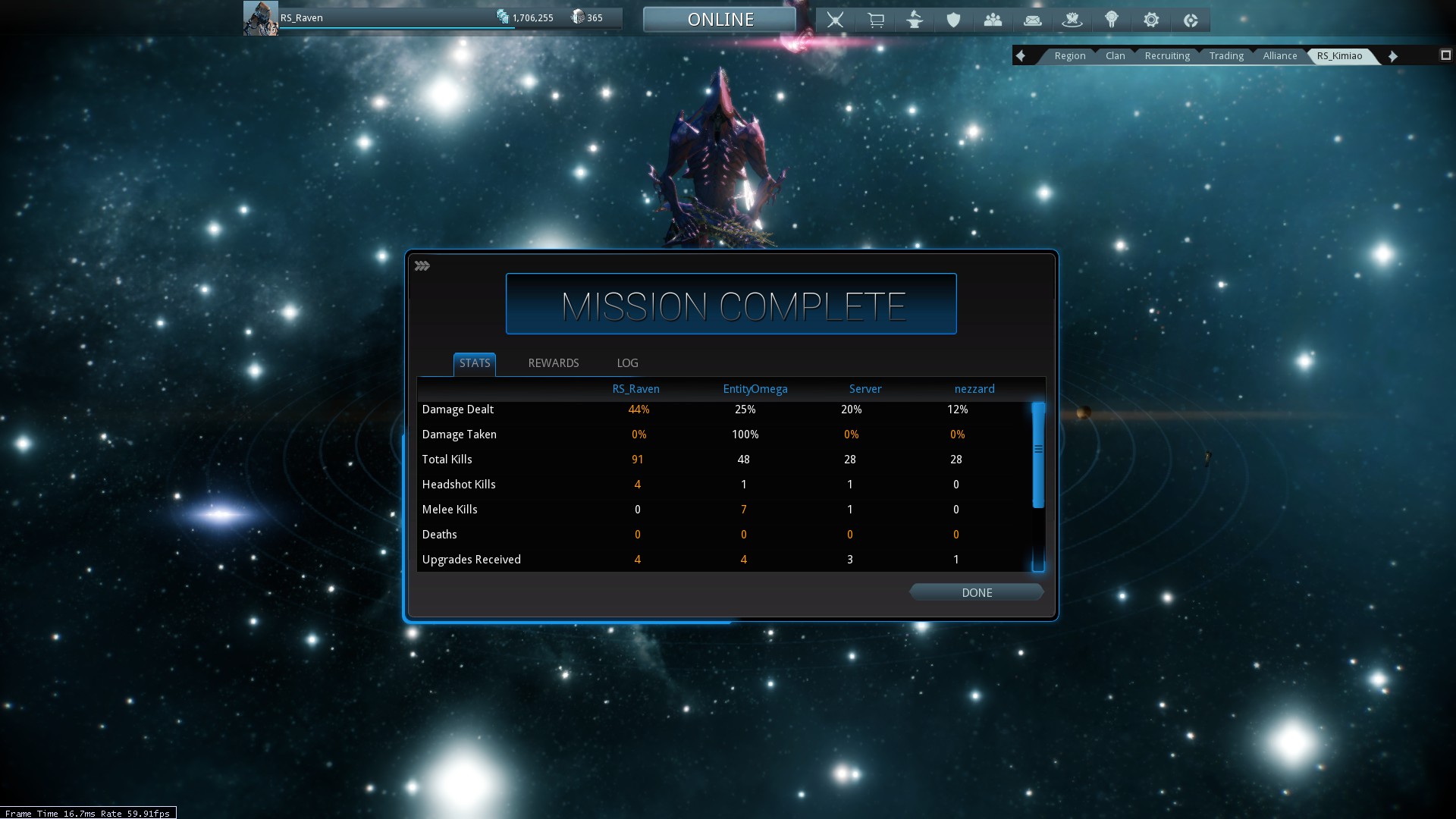
Task: Open the settings gear icon
Action: (x=1150, y=20)
